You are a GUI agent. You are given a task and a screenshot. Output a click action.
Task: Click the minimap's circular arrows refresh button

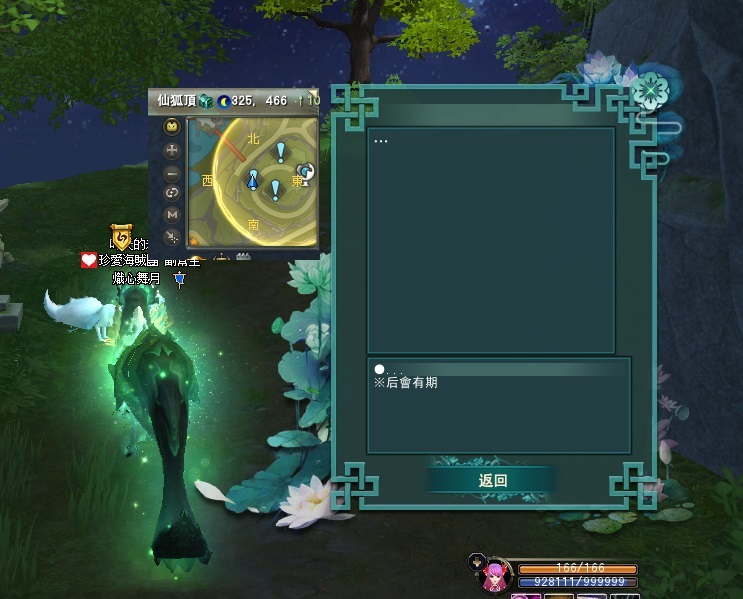(172, 193)
